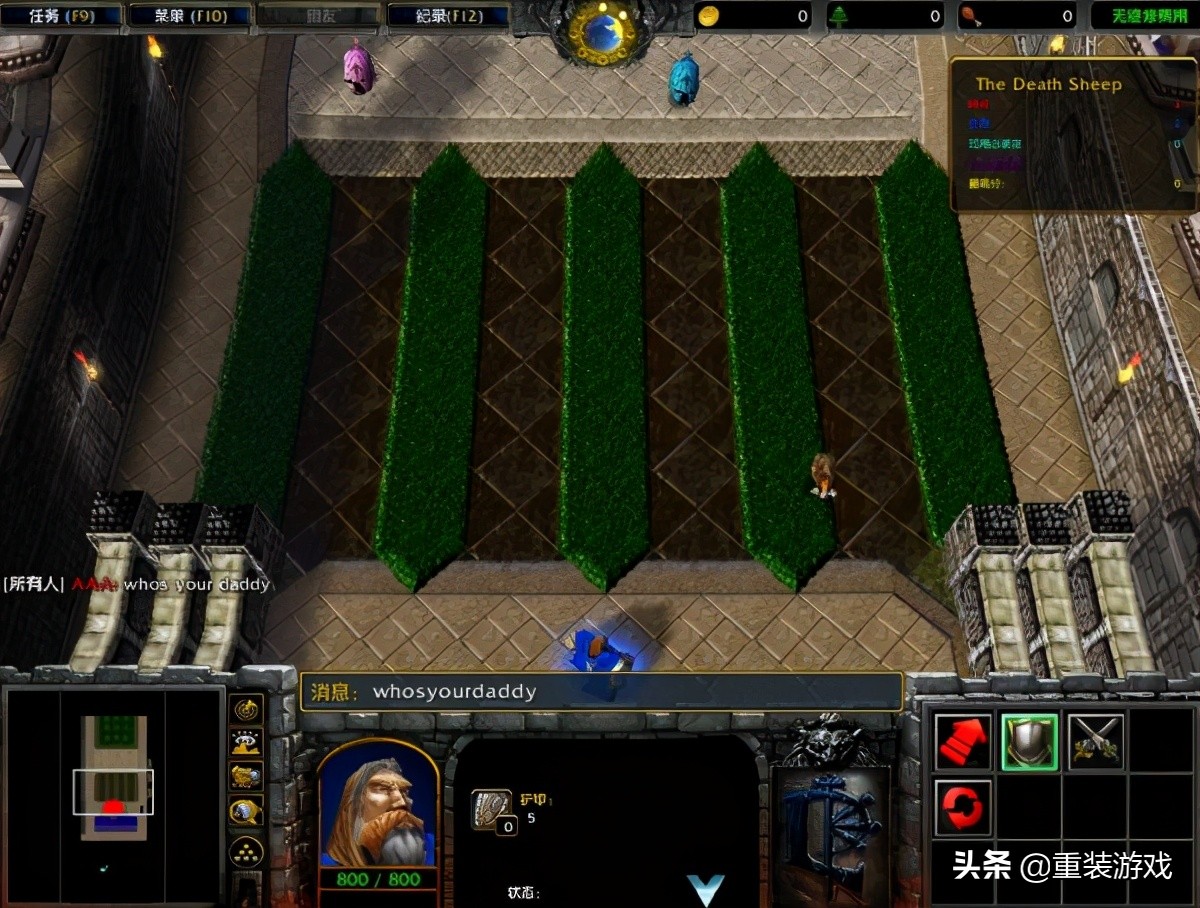Click the shield Hold Position command

tap(1030, 741)
